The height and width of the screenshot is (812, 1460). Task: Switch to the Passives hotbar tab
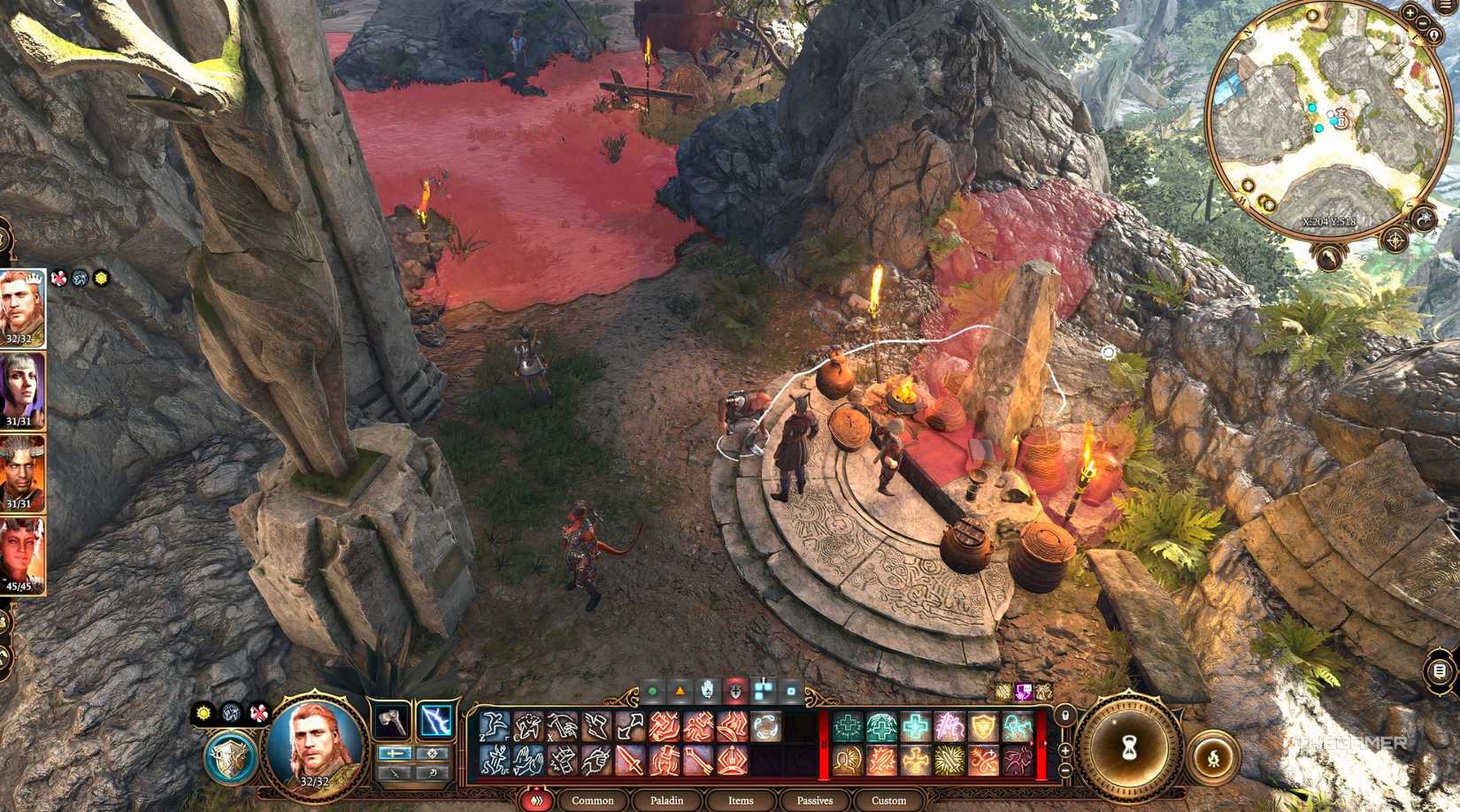coord(813,801)
